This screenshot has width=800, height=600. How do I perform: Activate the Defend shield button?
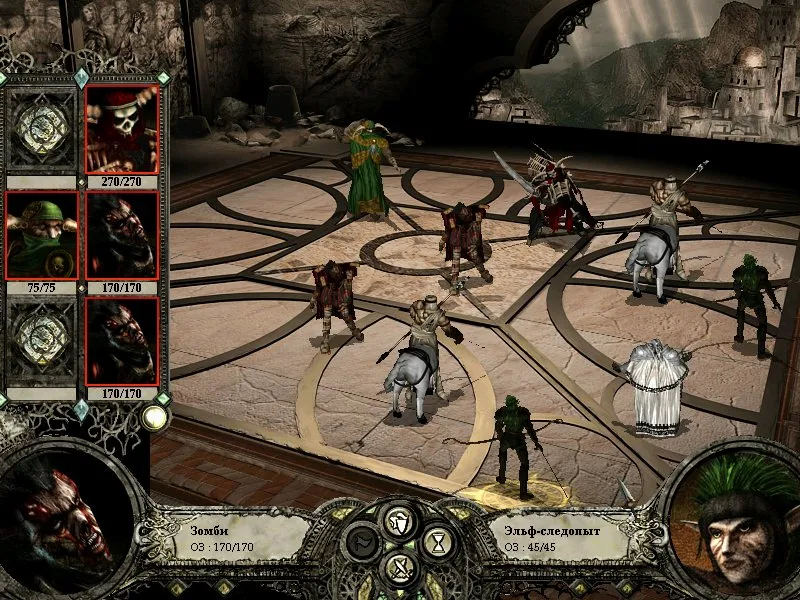point(397,520)
